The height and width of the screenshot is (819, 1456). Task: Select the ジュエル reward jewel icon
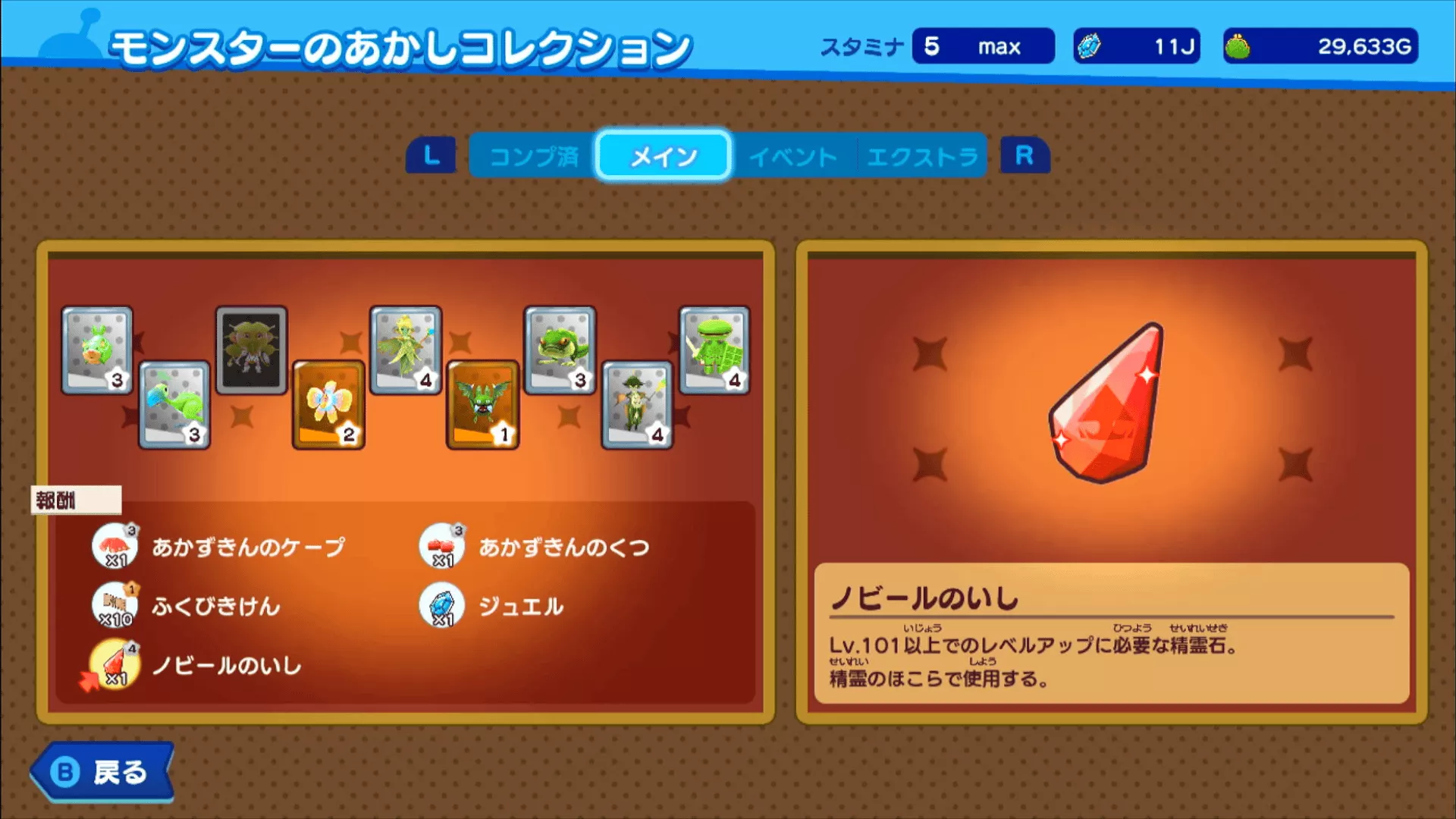click(x=440, y=605)
